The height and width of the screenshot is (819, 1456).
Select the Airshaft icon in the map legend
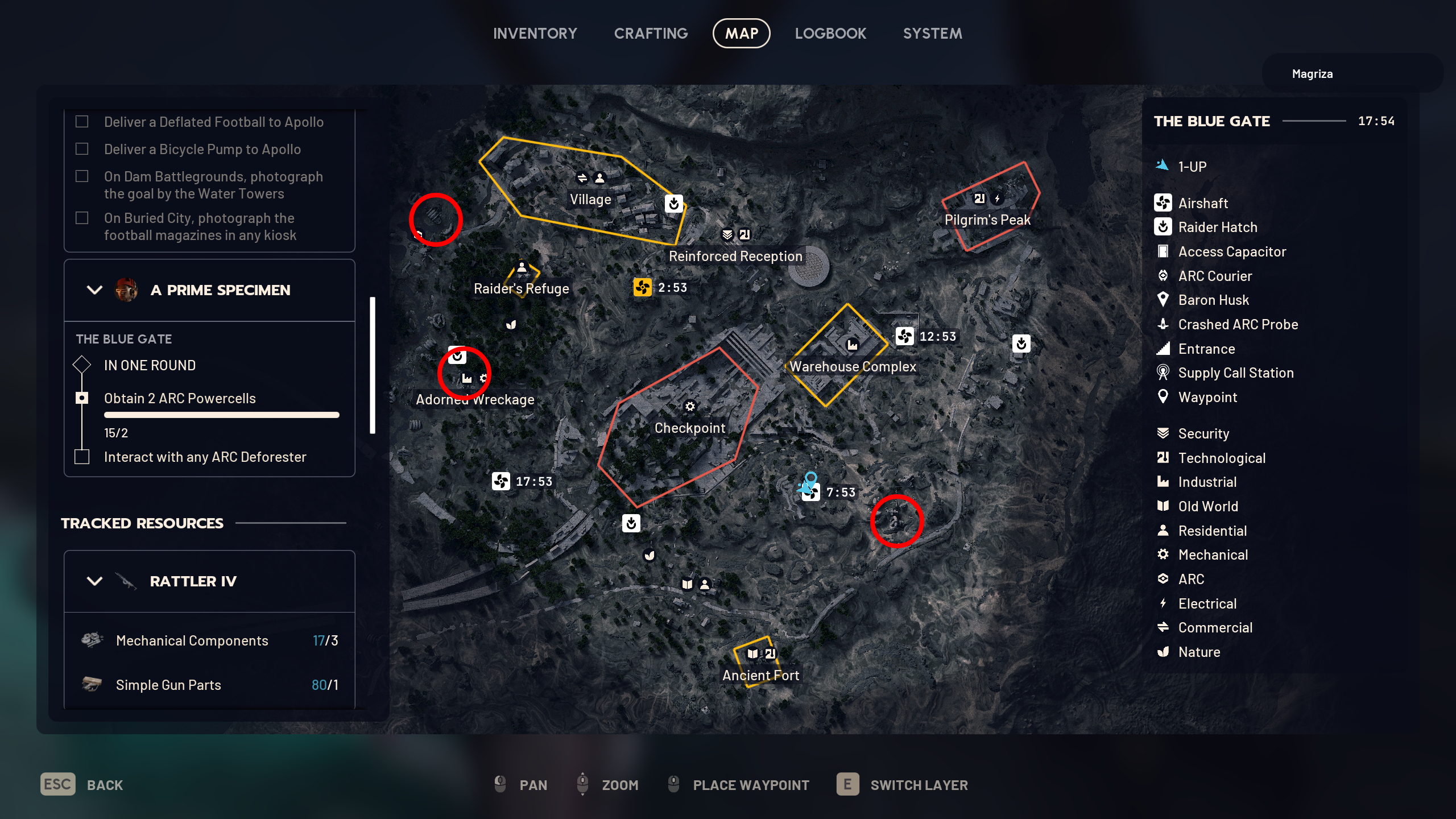tap(1163, 203)
